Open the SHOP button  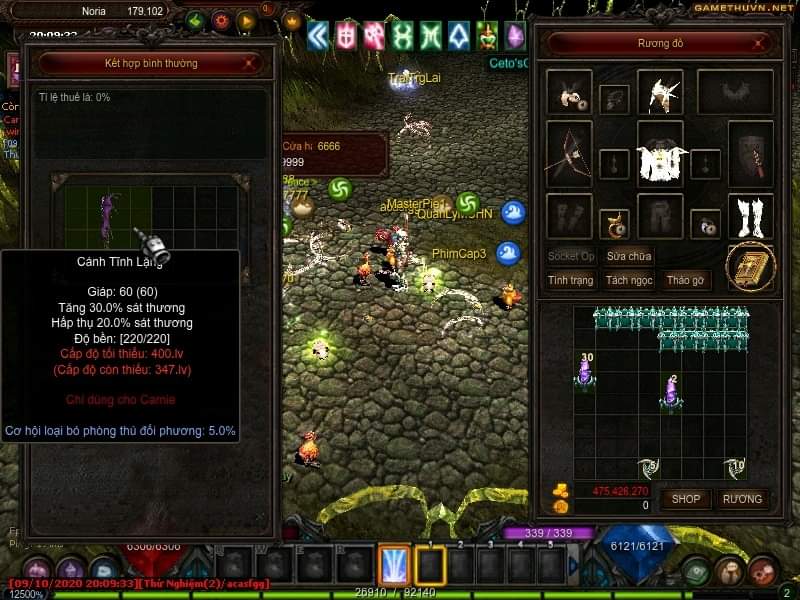686,498
